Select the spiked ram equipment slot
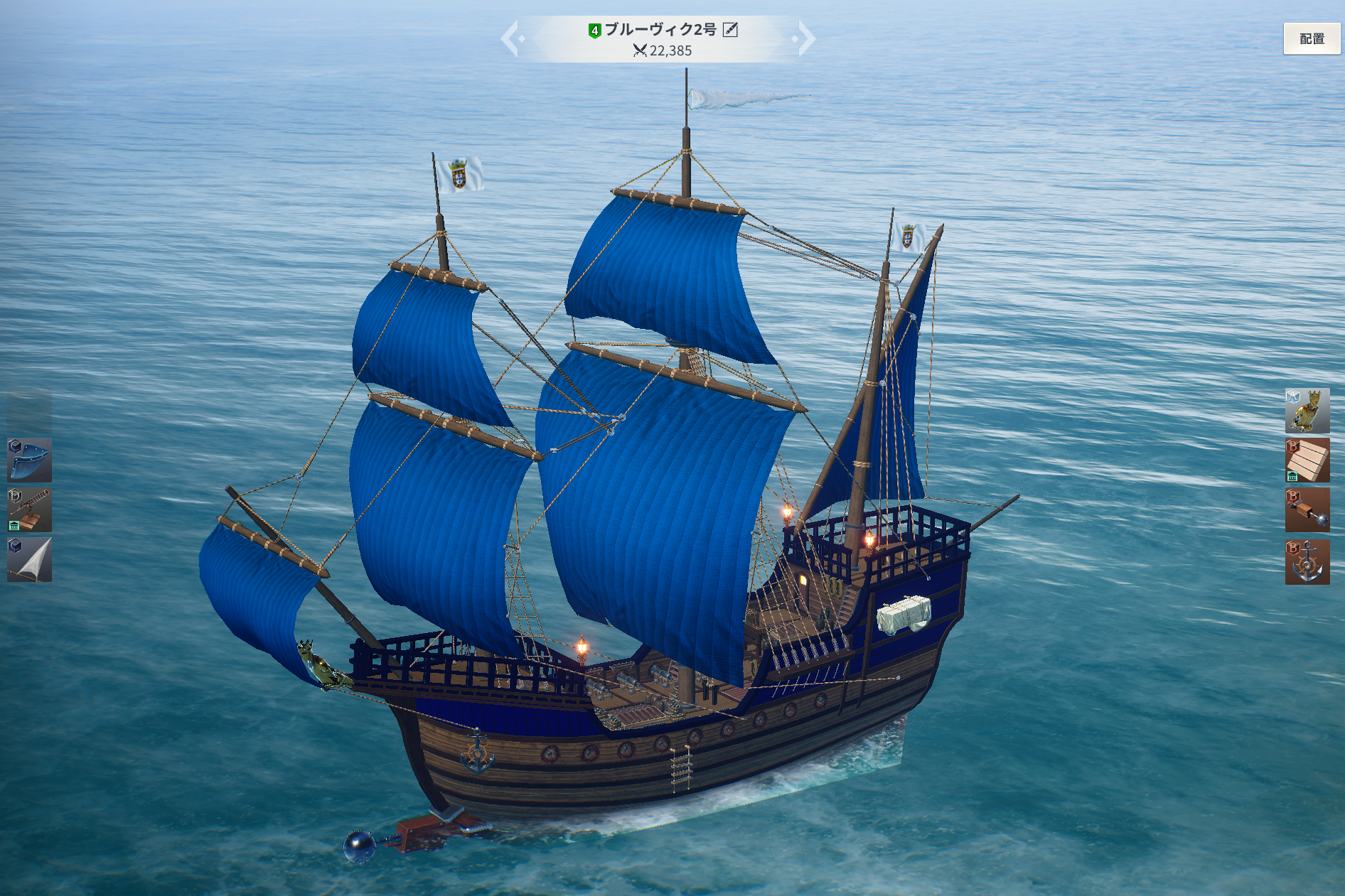This screenshot has height=896, width=1345. pos(1307,510)
